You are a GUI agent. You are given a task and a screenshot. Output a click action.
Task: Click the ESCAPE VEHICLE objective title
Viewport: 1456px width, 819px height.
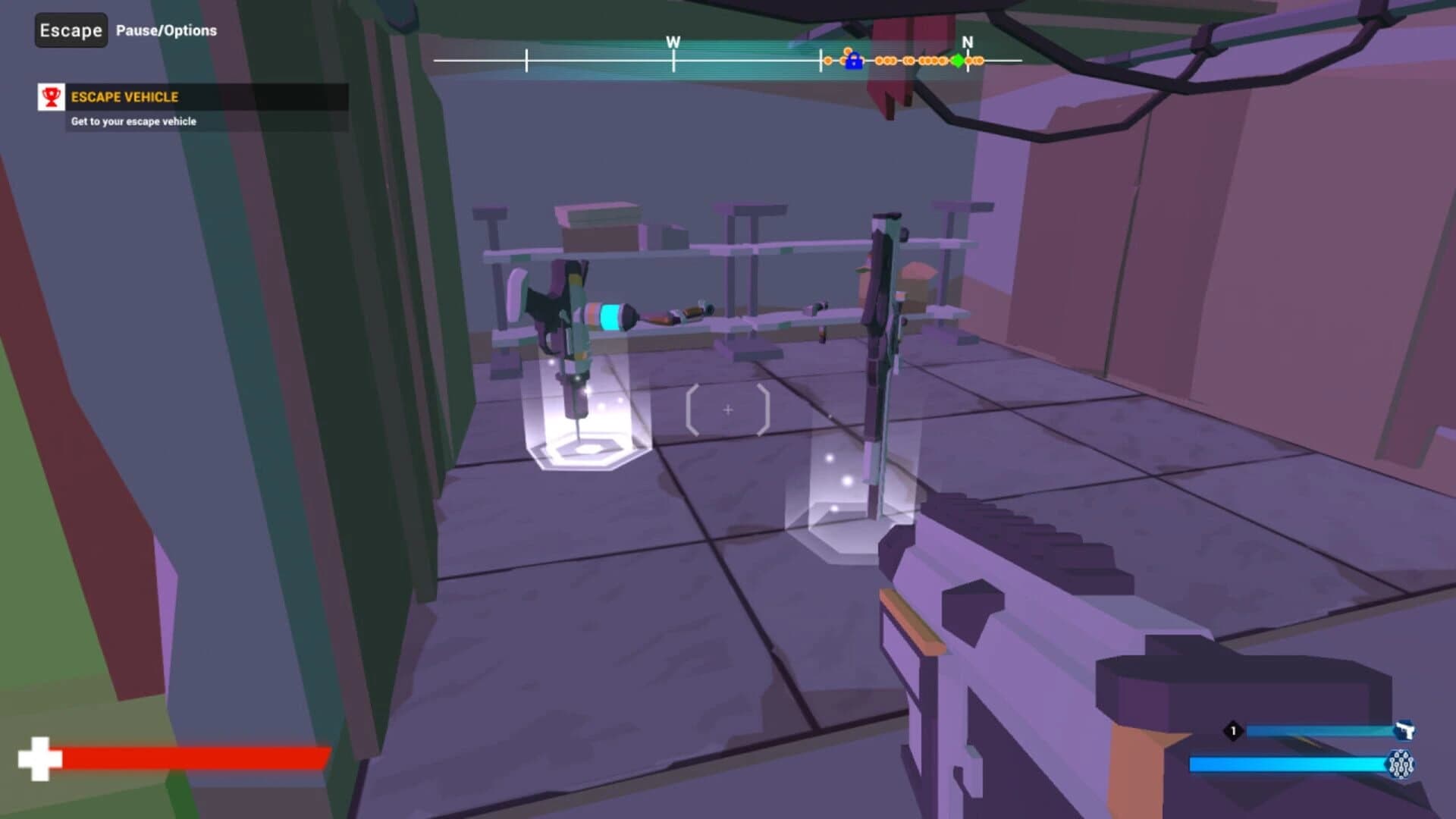pyautogui.click(x=125, y=97)
